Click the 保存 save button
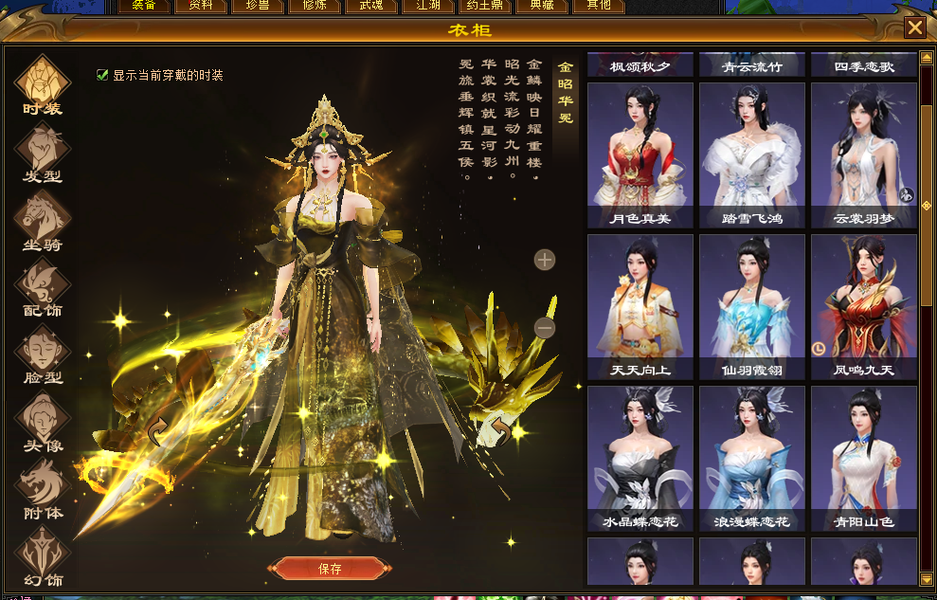Screen dimensions: 937x600 pos(329,568)
